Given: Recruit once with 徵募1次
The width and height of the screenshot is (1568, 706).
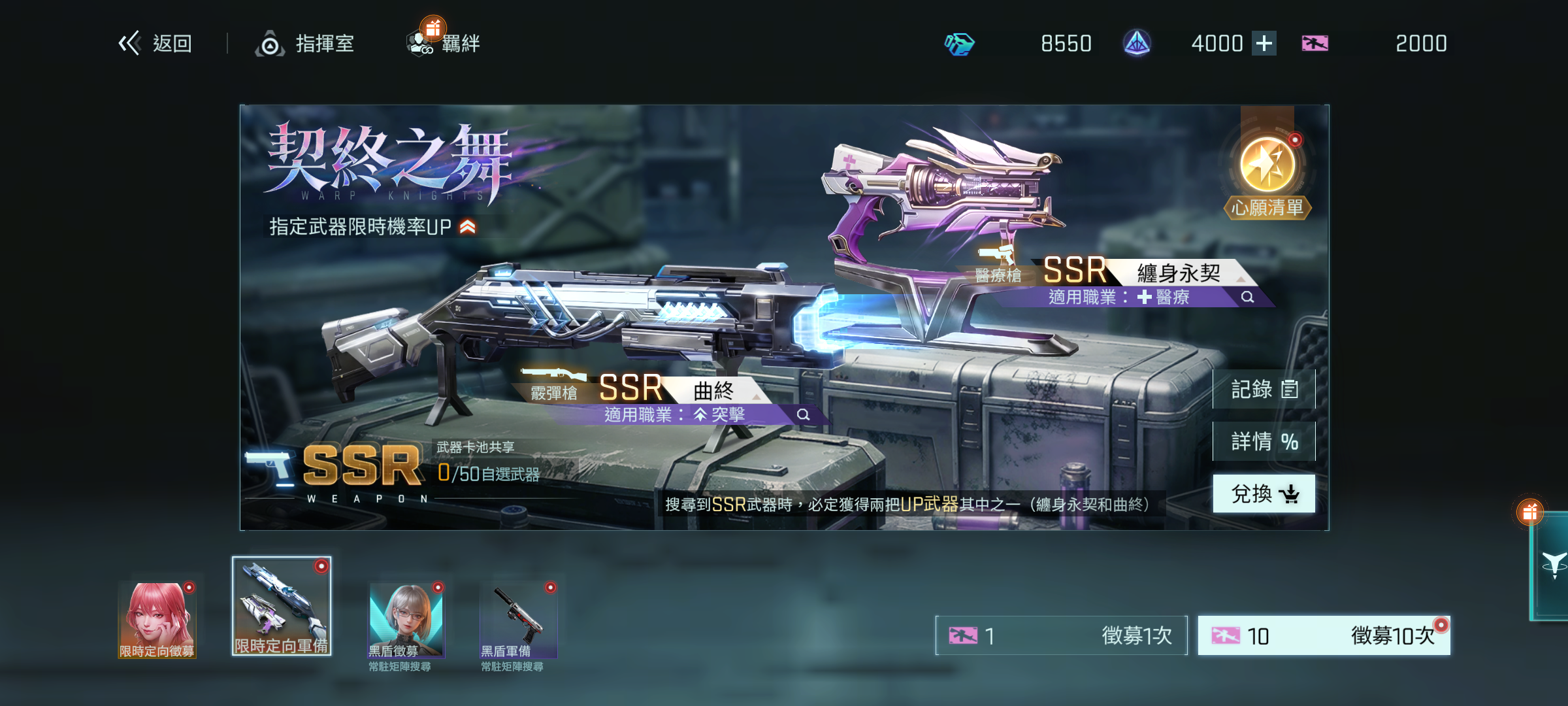Looking at the screenshot, I should (x=1061, y=635).
